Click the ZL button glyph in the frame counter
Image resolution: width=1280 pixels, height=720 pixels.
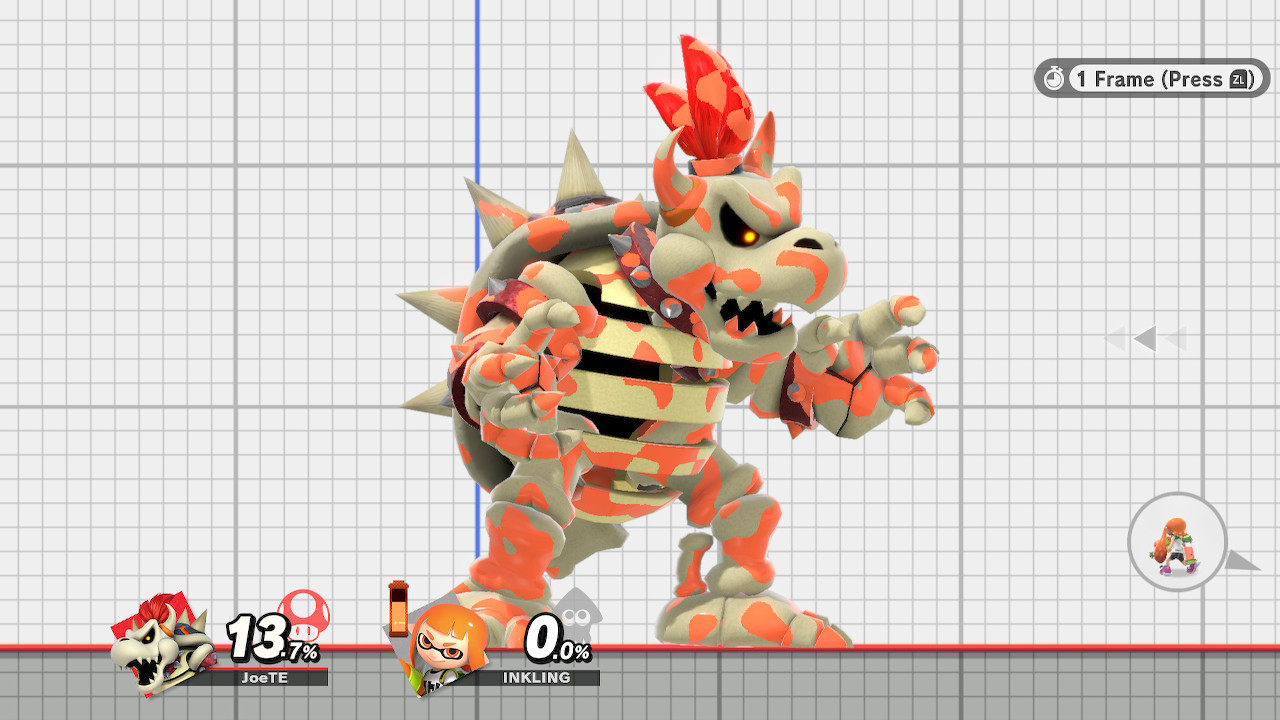(x=1240, y=80)
